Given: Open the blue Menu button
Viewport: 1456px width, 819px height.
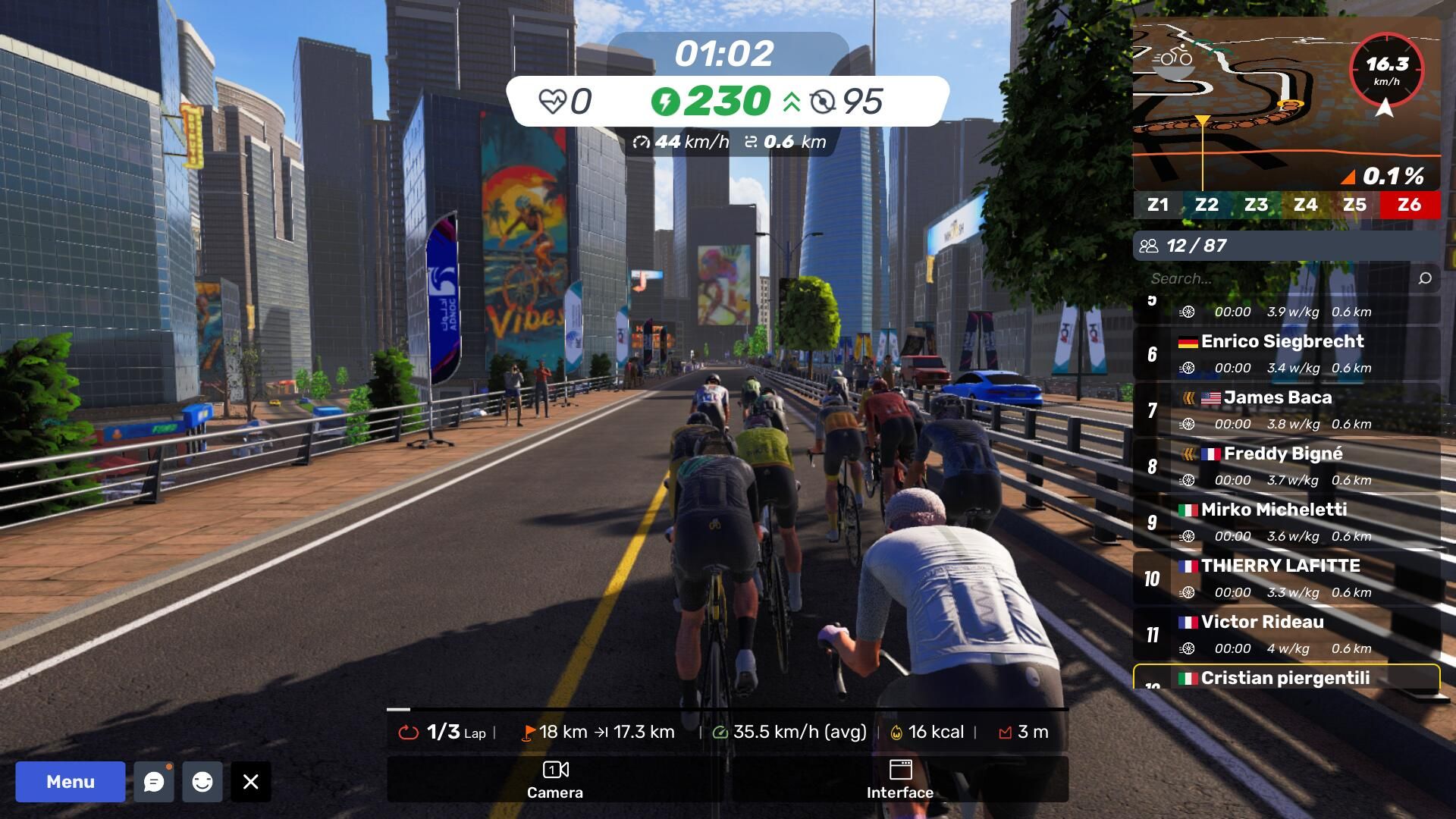Looking at the screenshot, I should [71, 782].
